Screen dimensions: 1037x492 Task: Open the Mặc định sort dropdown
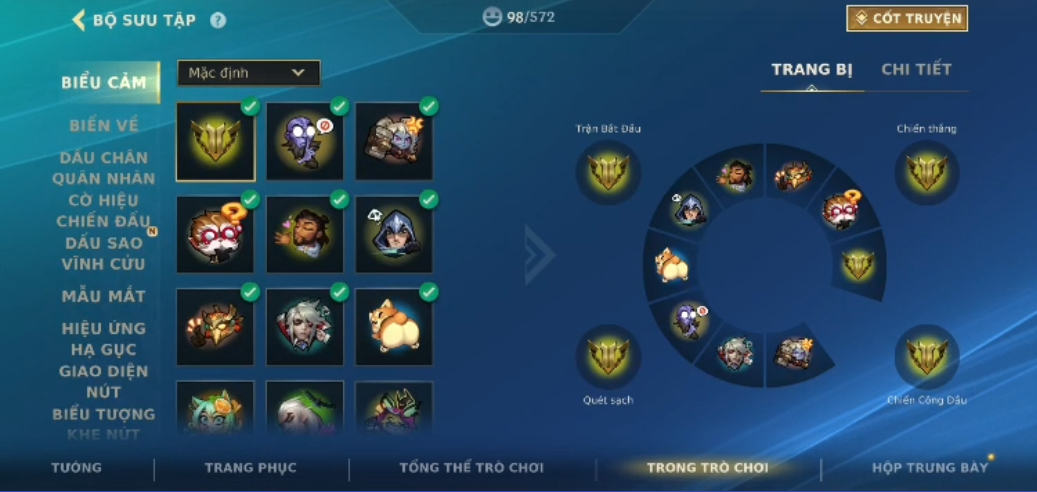[x=249, y=73]
